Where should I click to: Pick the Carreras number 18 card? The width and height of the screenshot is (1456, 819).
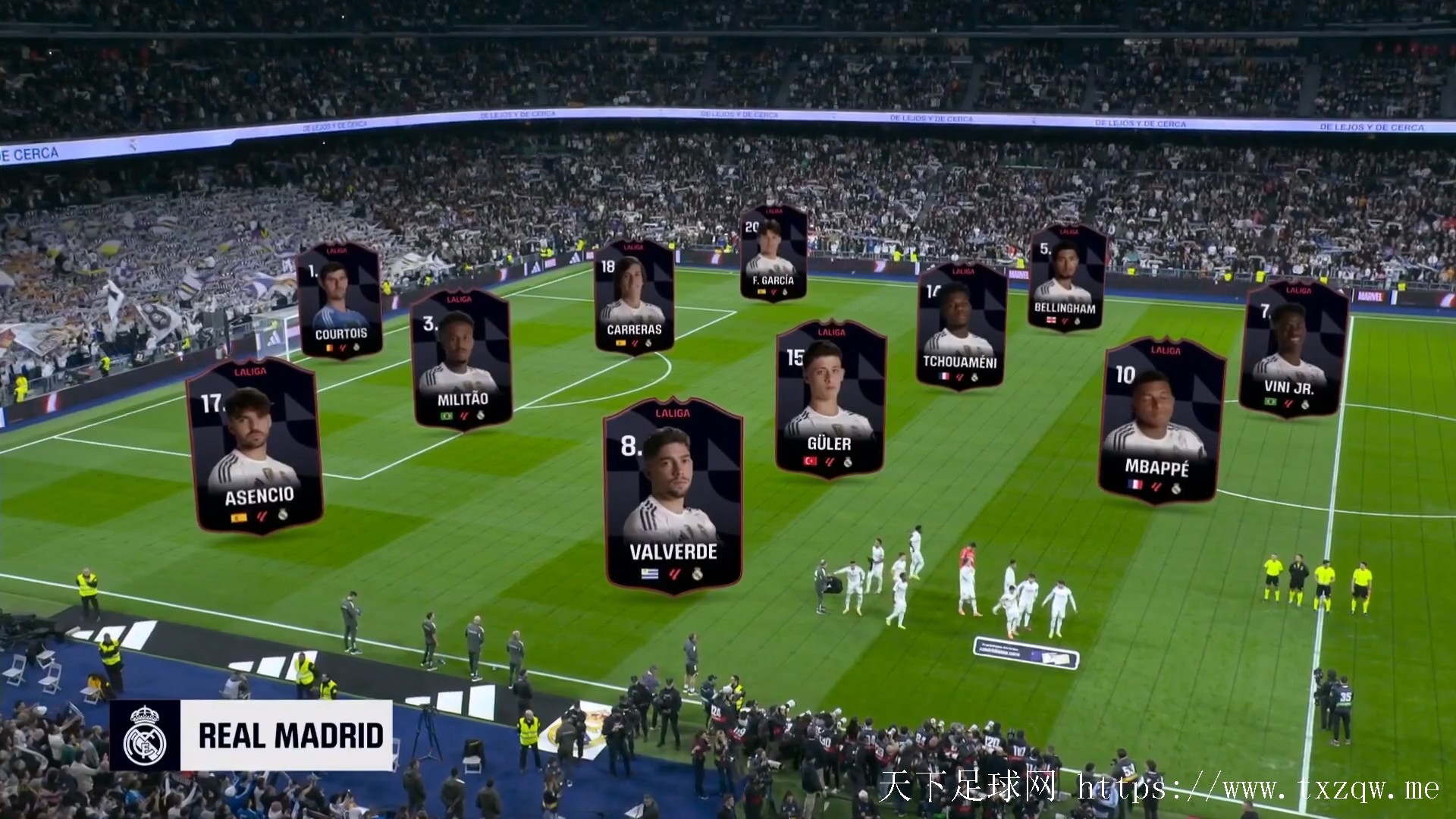(634, 297)
